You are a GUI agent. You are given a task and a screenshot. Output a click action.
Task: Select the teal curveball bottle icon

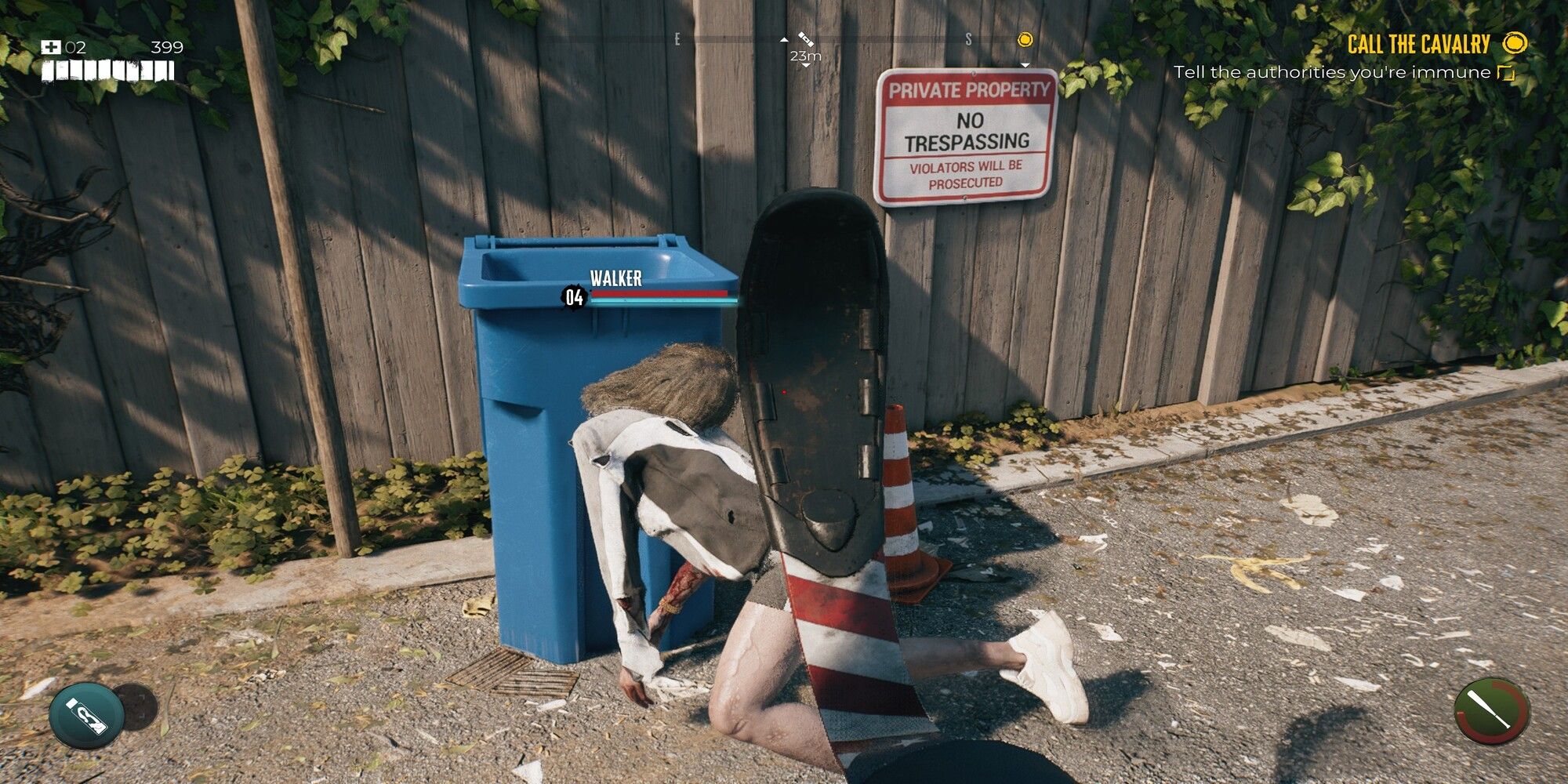tap(86, 716)
